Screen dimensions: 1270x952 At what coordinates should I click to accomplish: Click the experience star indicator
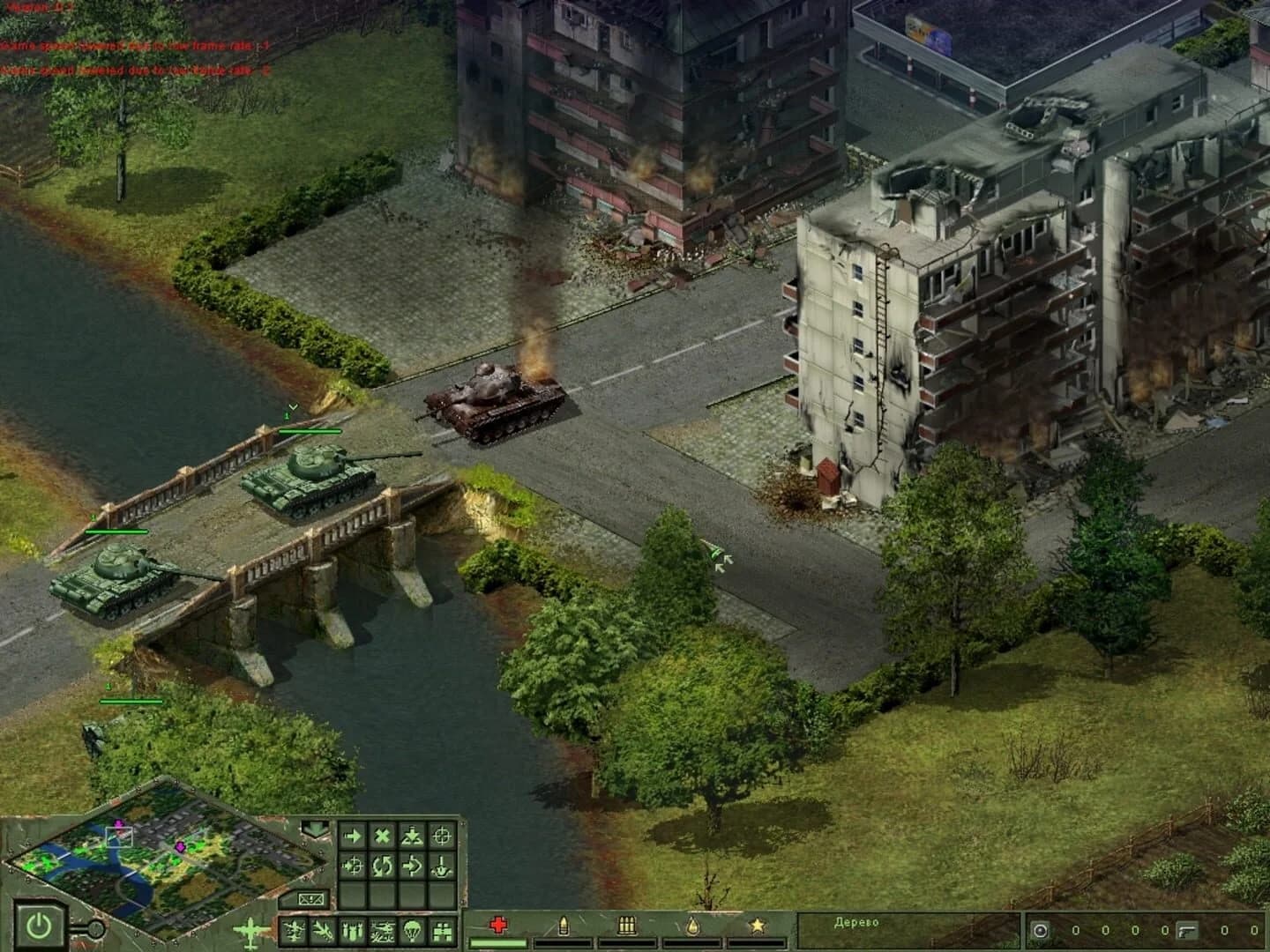(x=756, y=925)
